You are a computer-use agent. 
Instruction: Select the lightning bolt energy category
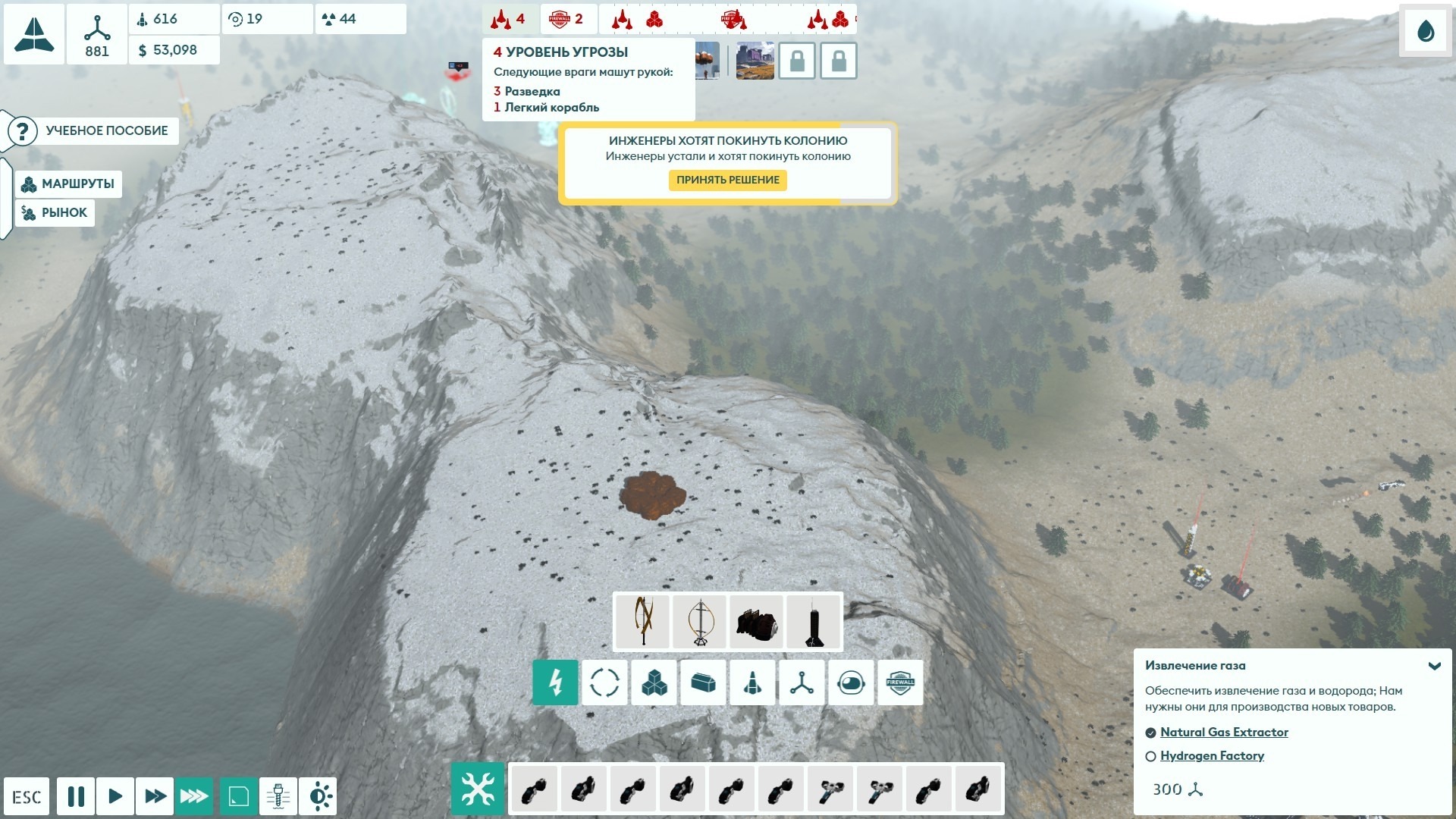tap(555, 682)
